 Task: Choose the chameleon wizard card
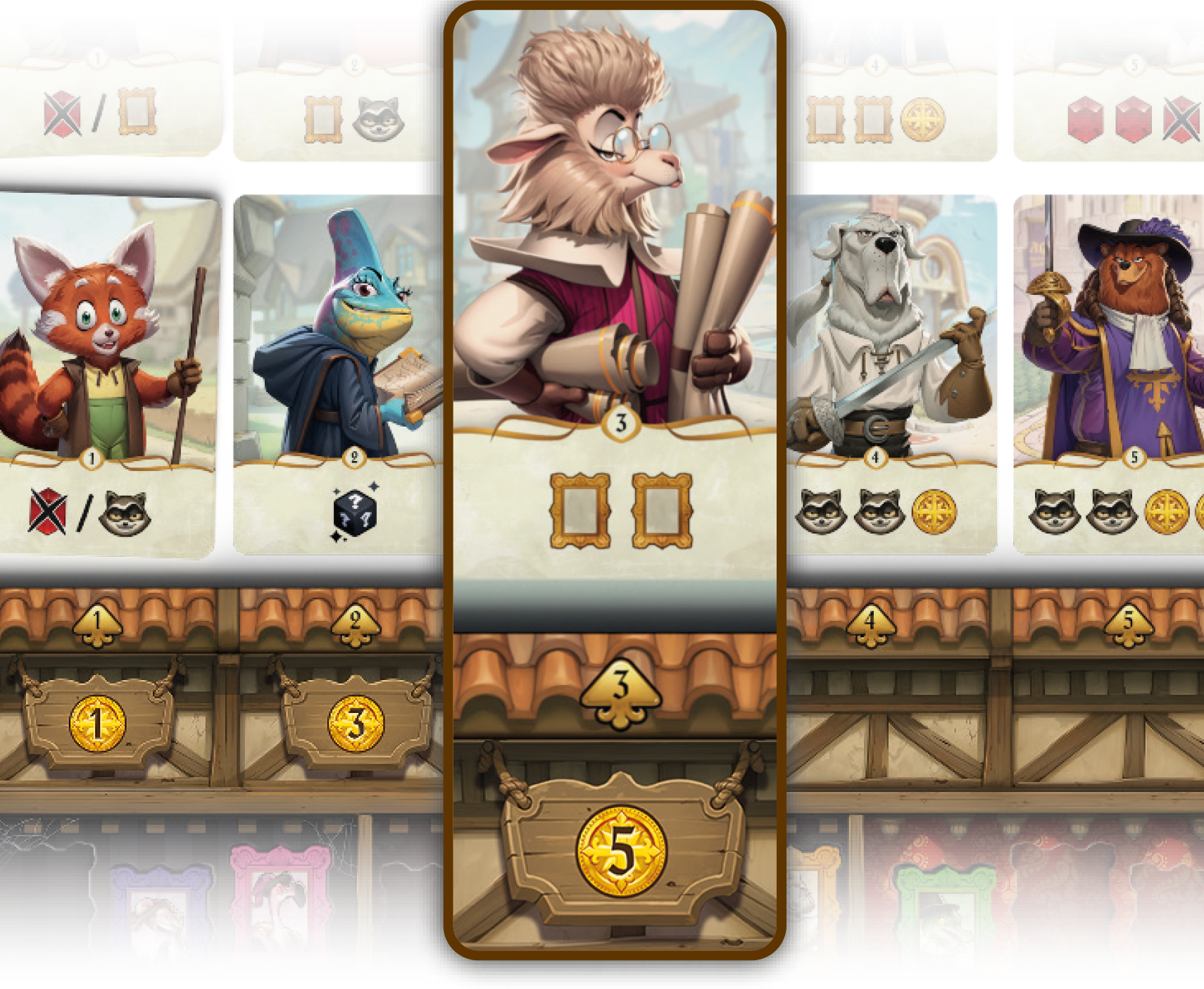pos(338,373)
